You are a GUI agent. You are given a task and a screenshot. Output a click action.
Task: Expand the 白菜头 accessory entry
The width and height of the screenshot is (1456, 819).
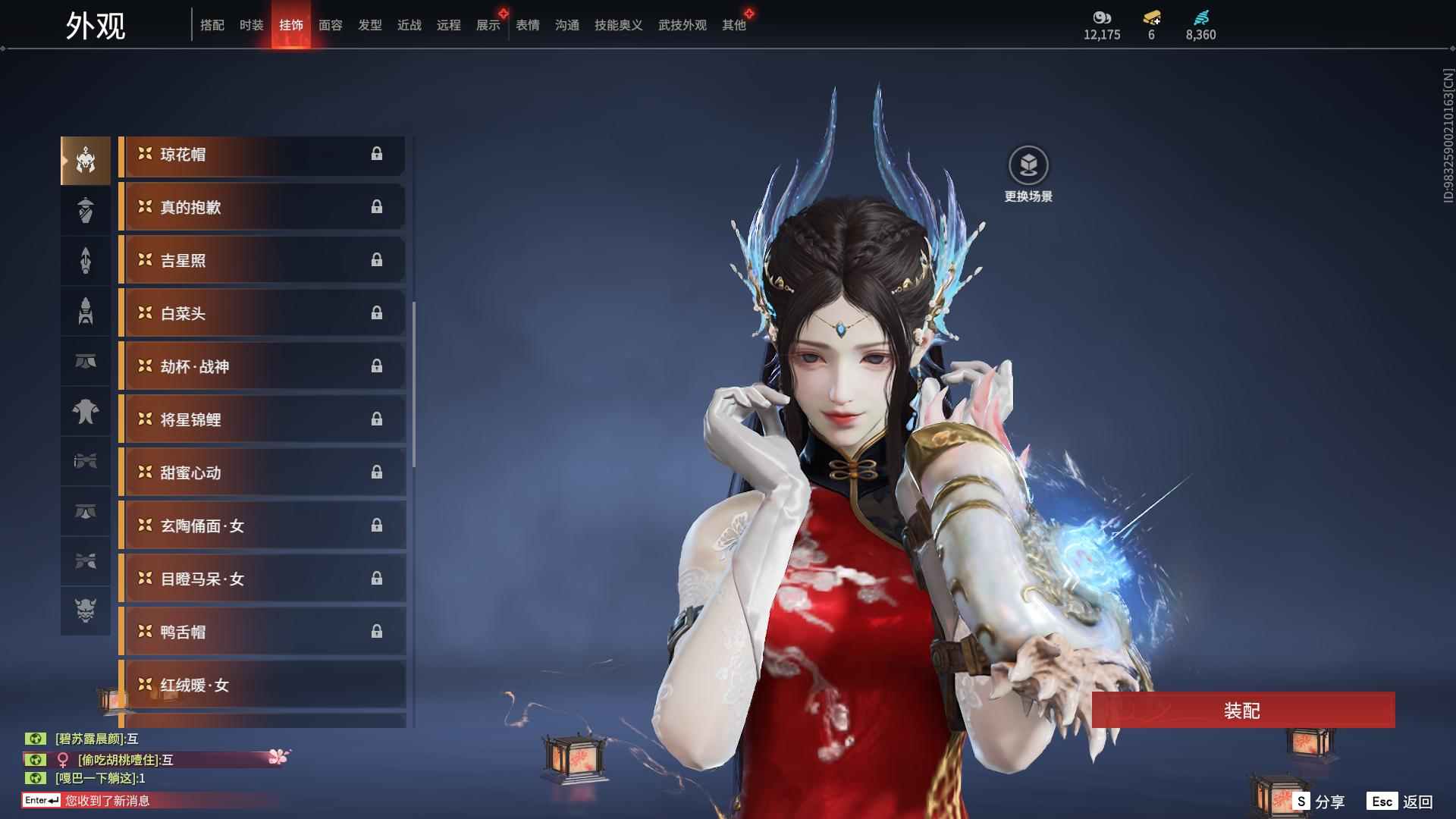point(262,313)
